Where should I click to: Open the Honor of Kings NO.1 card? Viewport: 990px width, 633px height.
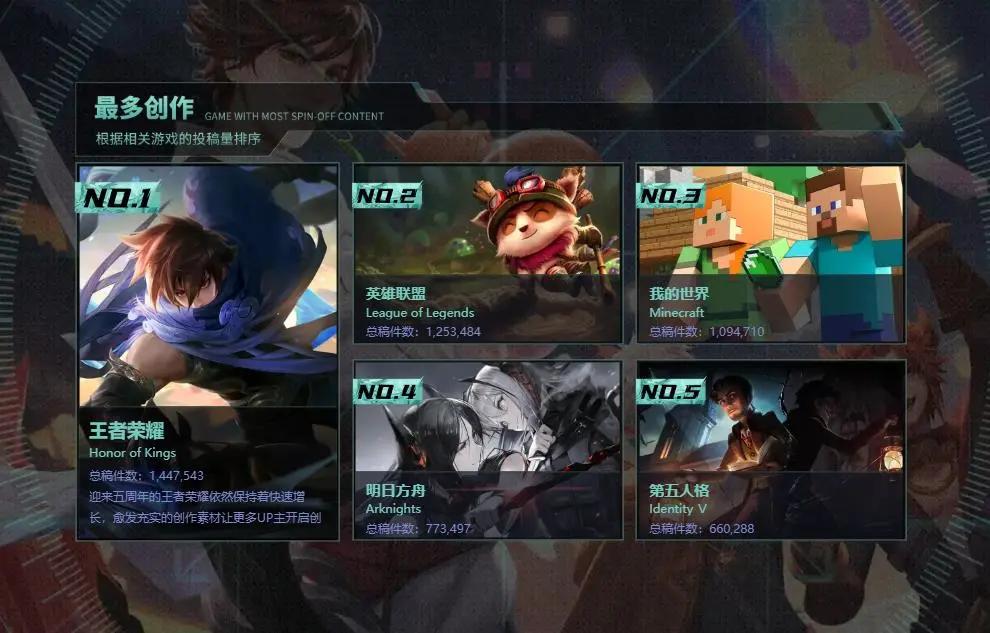208,352
